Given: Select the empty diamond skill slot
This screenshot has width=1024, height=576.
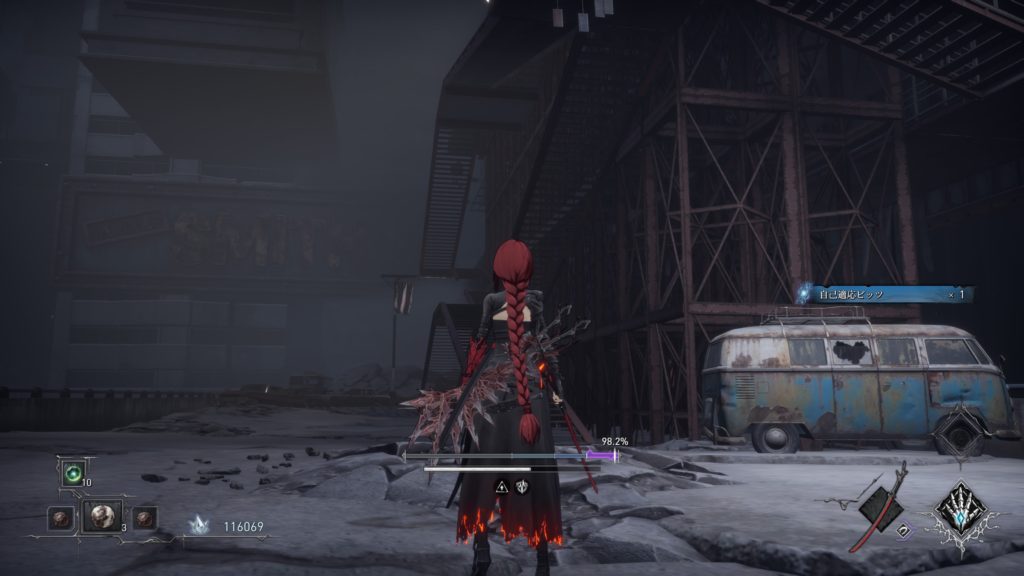Looking at the screenshot, I should pyautogui.click(x=962, y=433).
